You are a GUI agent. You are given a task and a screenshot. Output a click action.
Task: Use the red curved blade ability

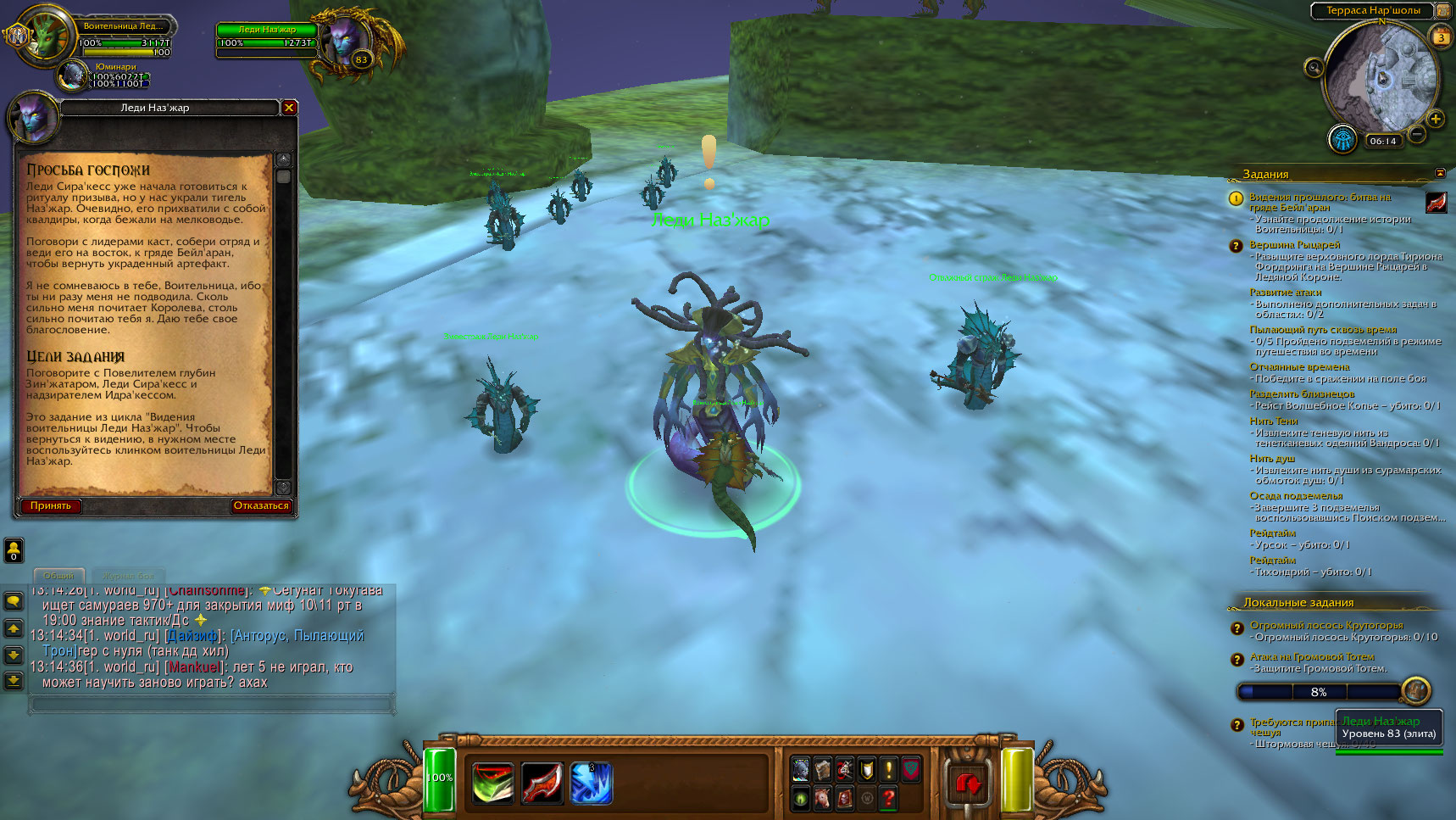(x=542, y=782)
